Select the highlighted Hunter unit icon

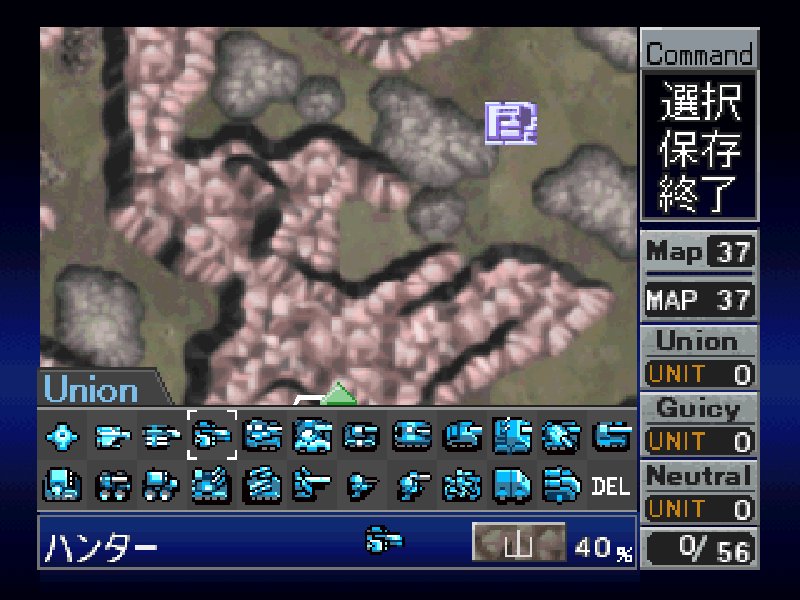click(x=212, y=435)
